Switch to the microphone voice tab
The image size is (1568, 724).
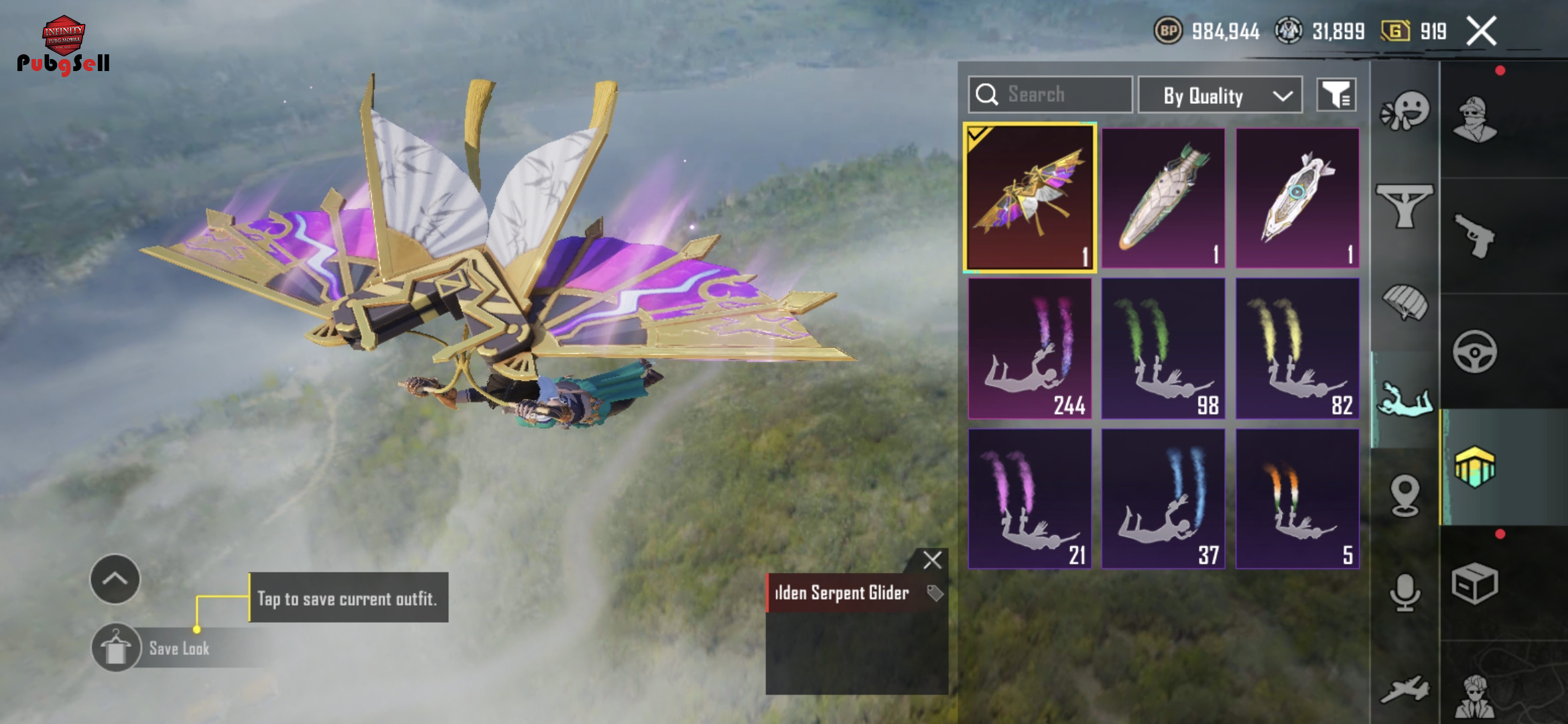(x=1404, y=592)
